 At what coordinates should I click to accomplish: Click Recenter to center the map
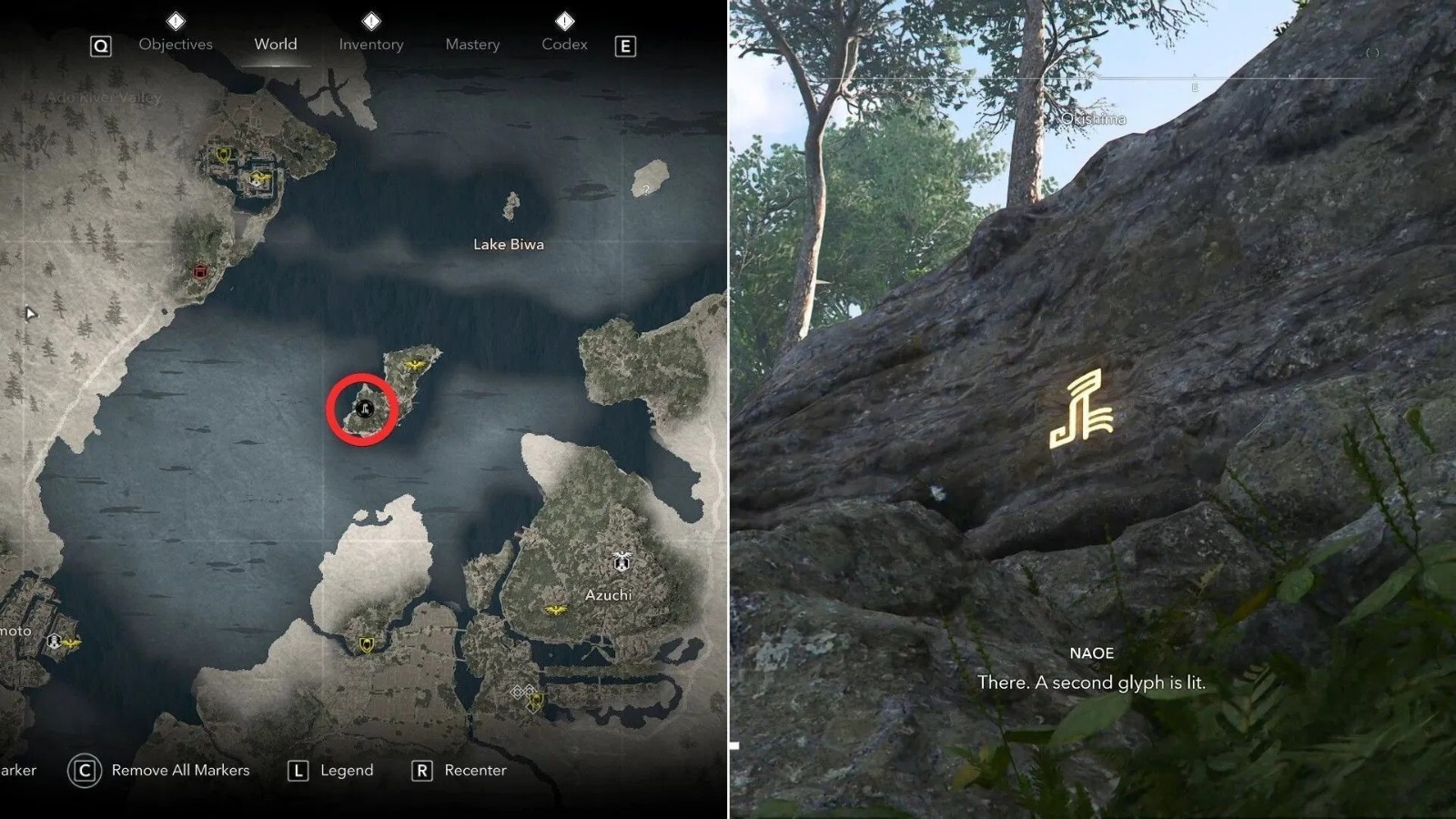coord(475,770)
